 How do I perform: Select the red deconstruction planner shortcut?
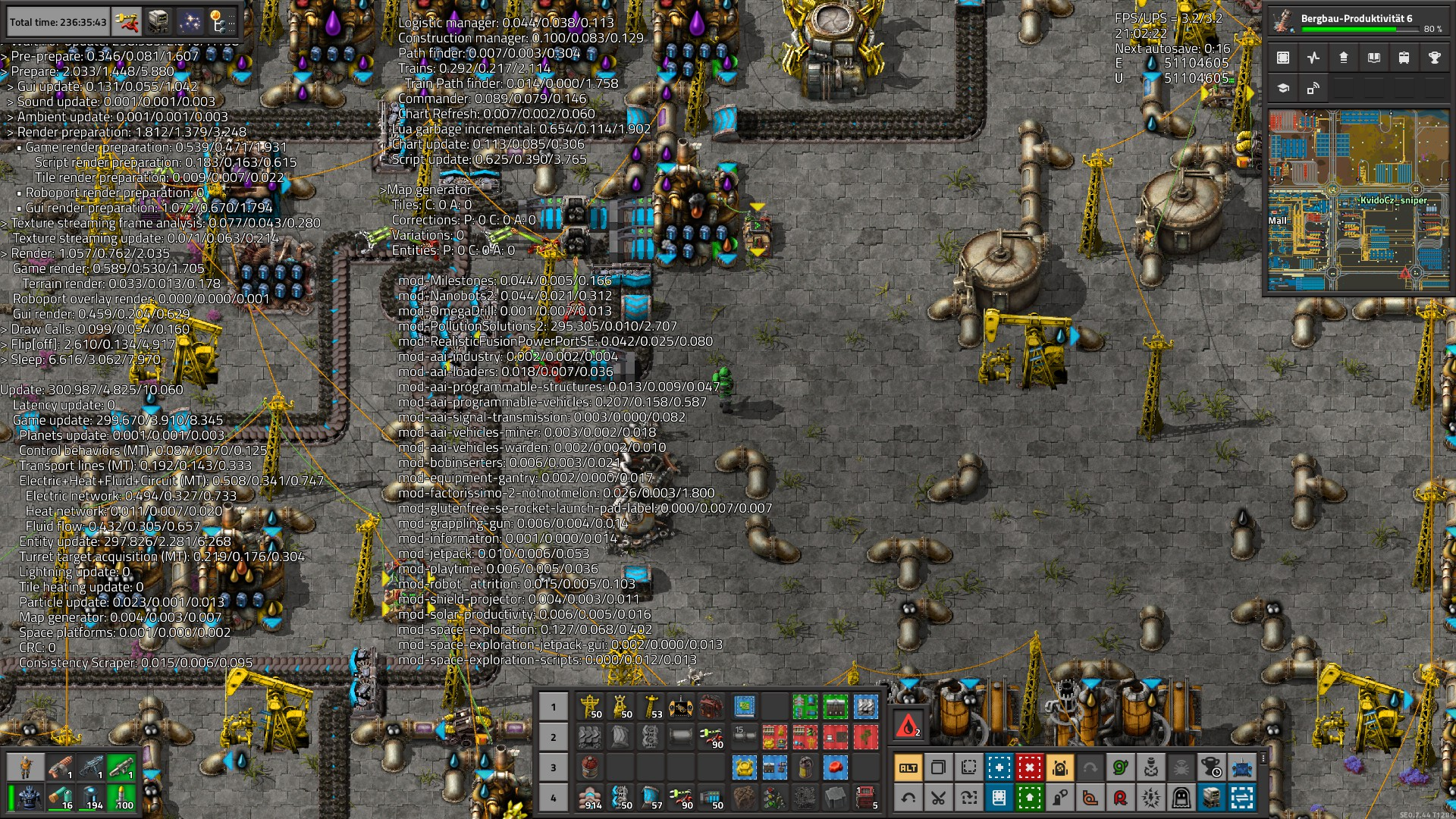tap(1029, 767)
